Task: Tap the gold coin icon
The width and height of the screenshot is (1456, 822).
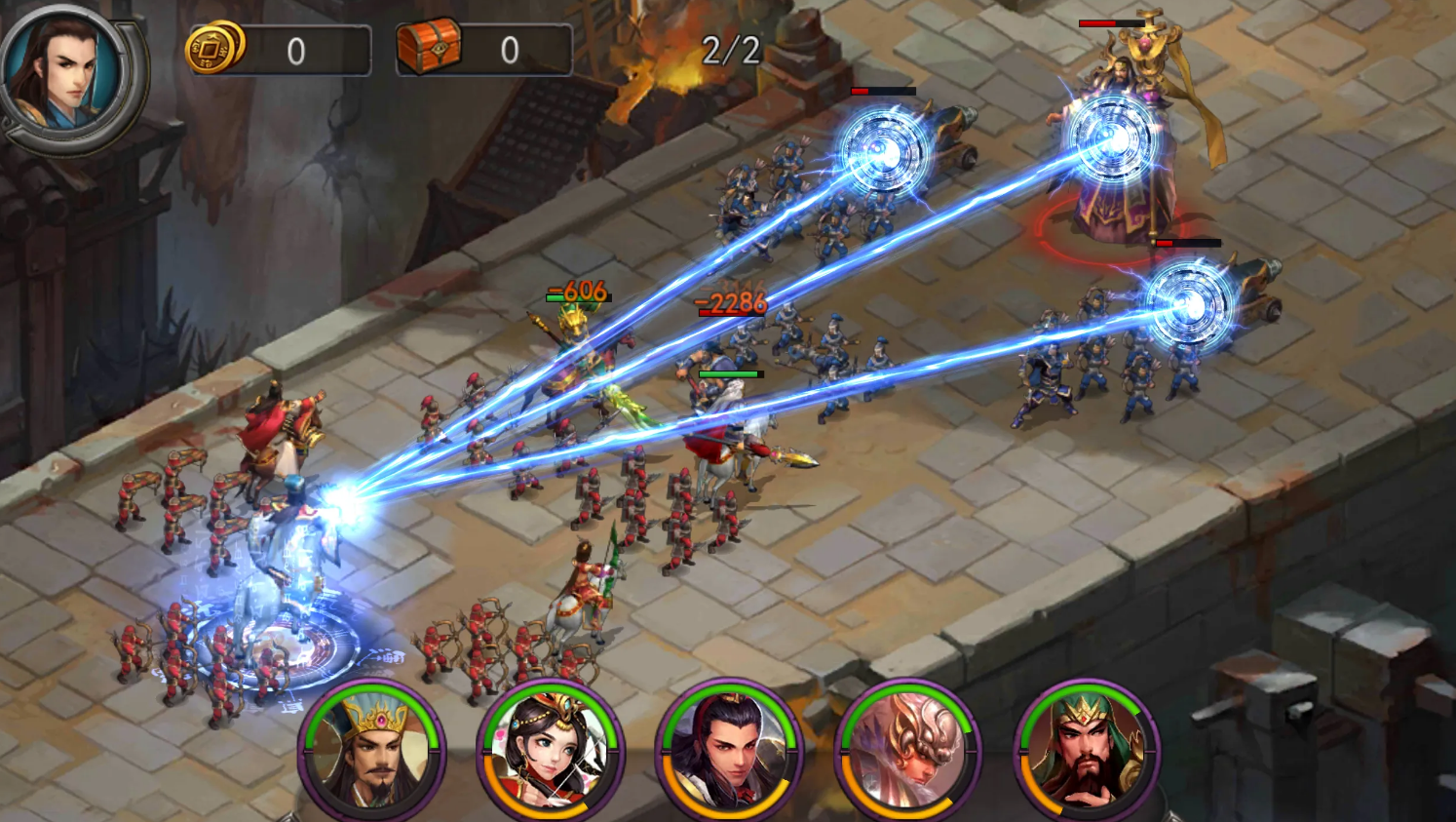Action: point(214,47)
